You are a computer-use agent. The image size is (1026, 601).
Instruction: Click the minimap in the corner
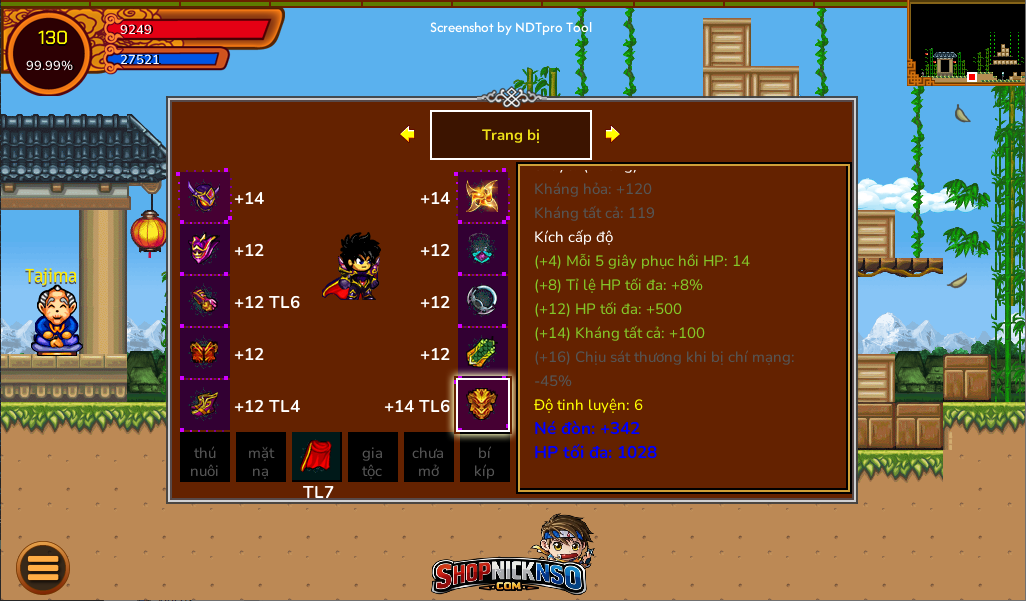tap(967, 42)
